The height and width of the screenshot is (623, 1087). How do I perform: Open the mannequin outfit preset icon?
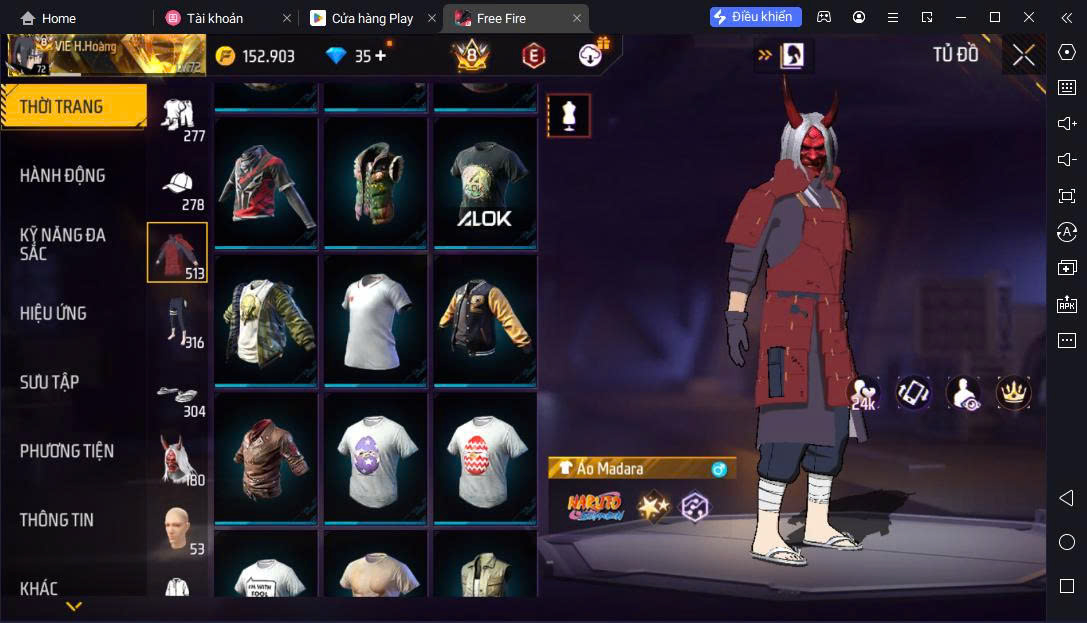click(568, 116)
